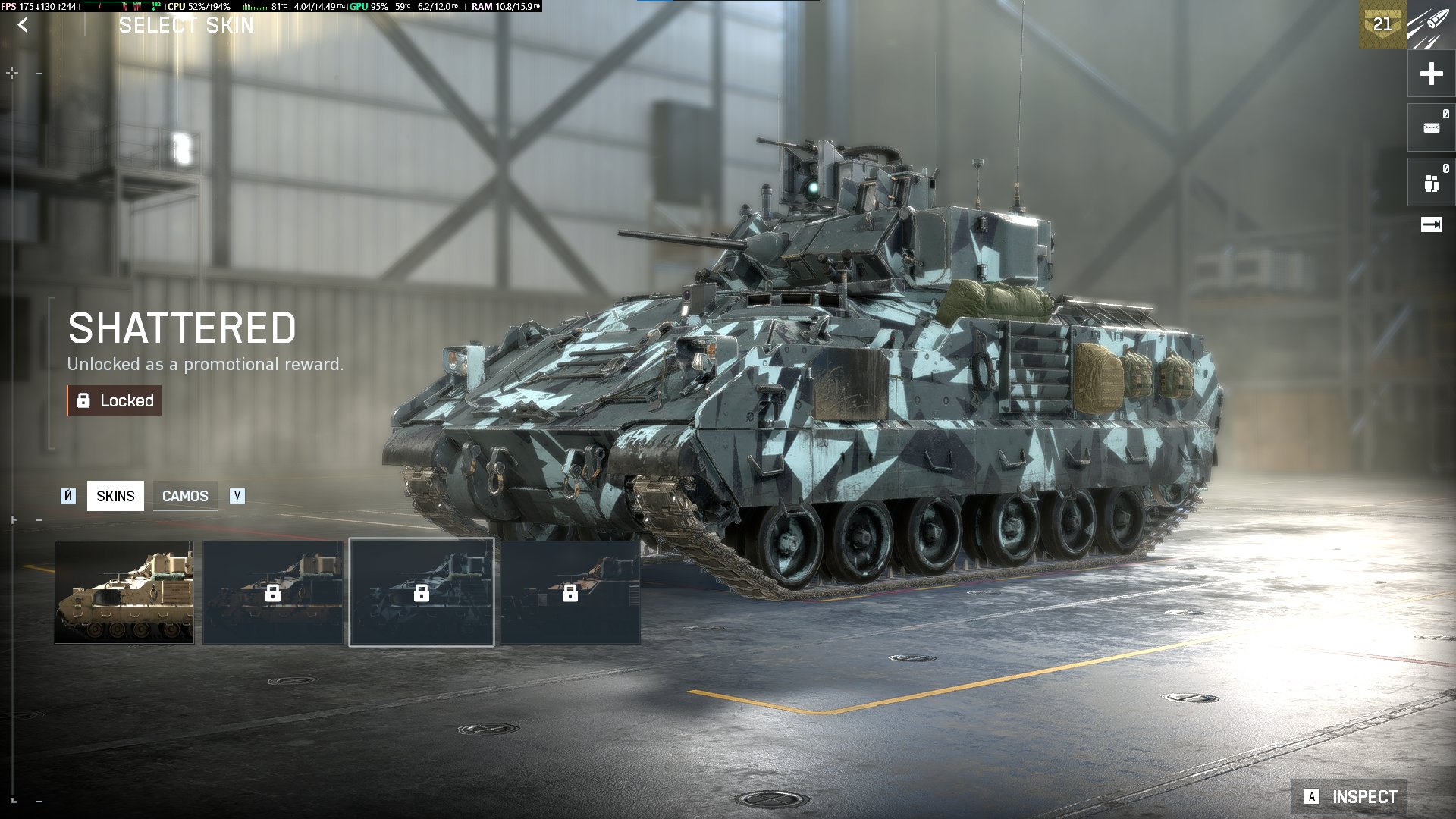The height and width of the screenshot is (819, 1456).
Task: Open the player card with bullet emblem
Action: (1430, 24)
